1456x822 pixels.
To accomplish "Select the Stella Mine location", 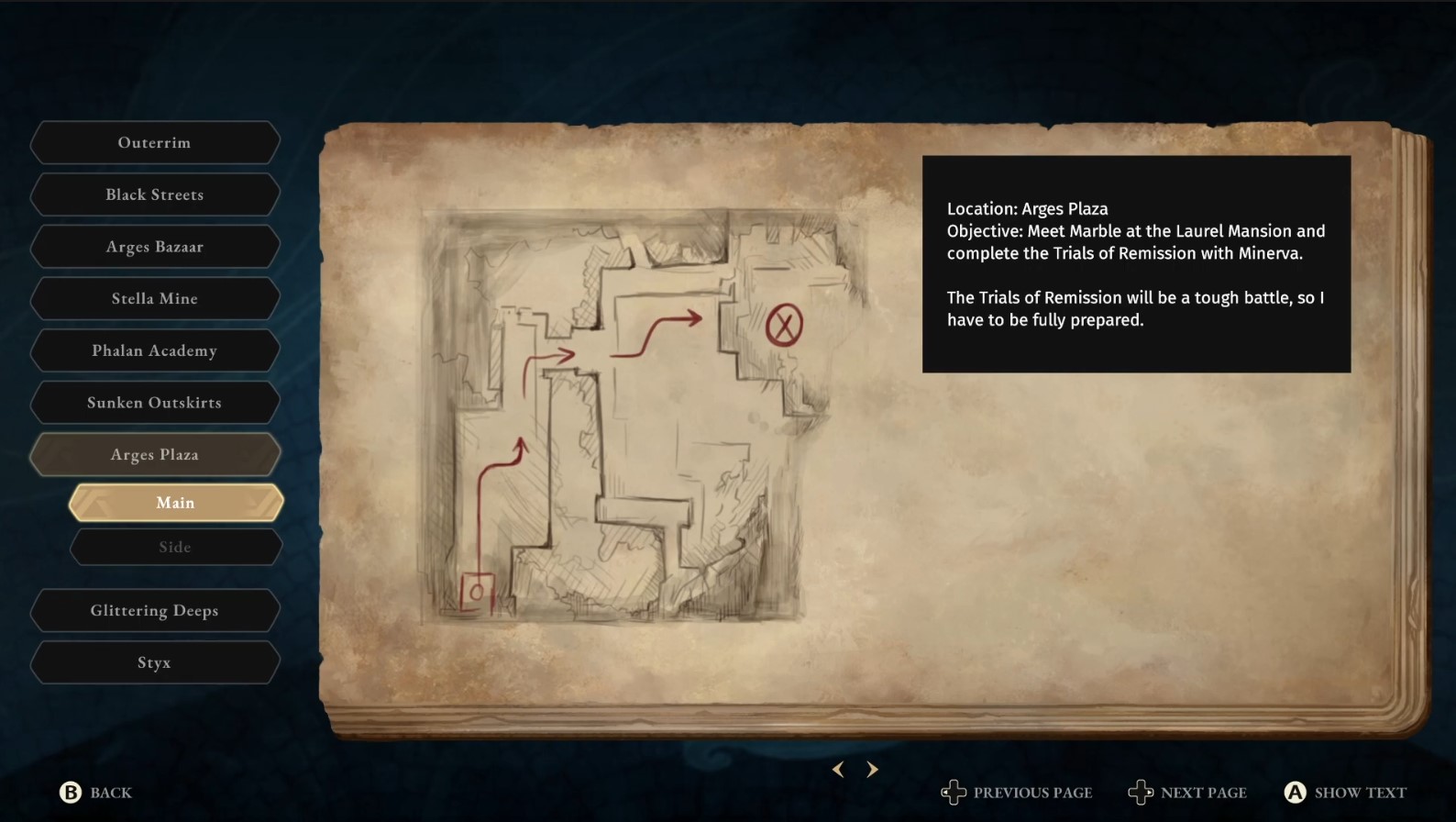I will pyautogui.click(x=154, y=298).
